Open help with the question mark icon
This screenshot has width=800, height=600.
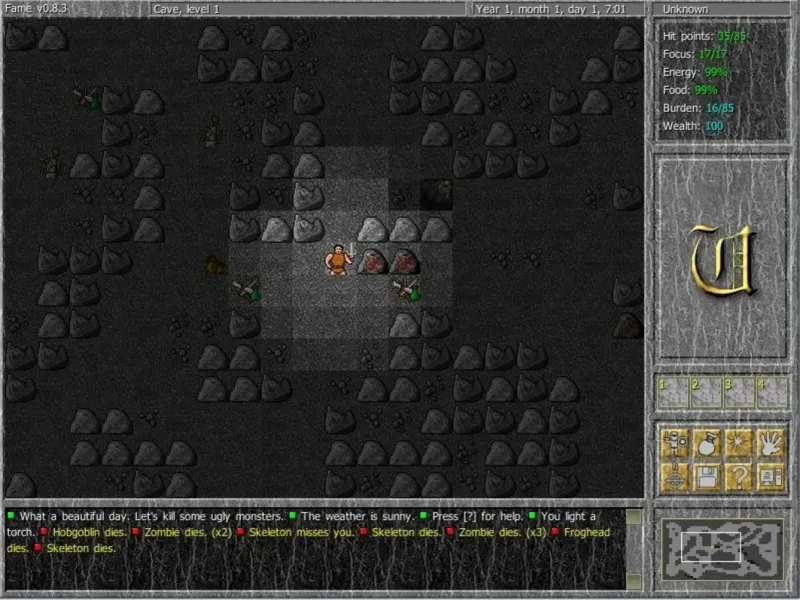(x=739, y=476)
